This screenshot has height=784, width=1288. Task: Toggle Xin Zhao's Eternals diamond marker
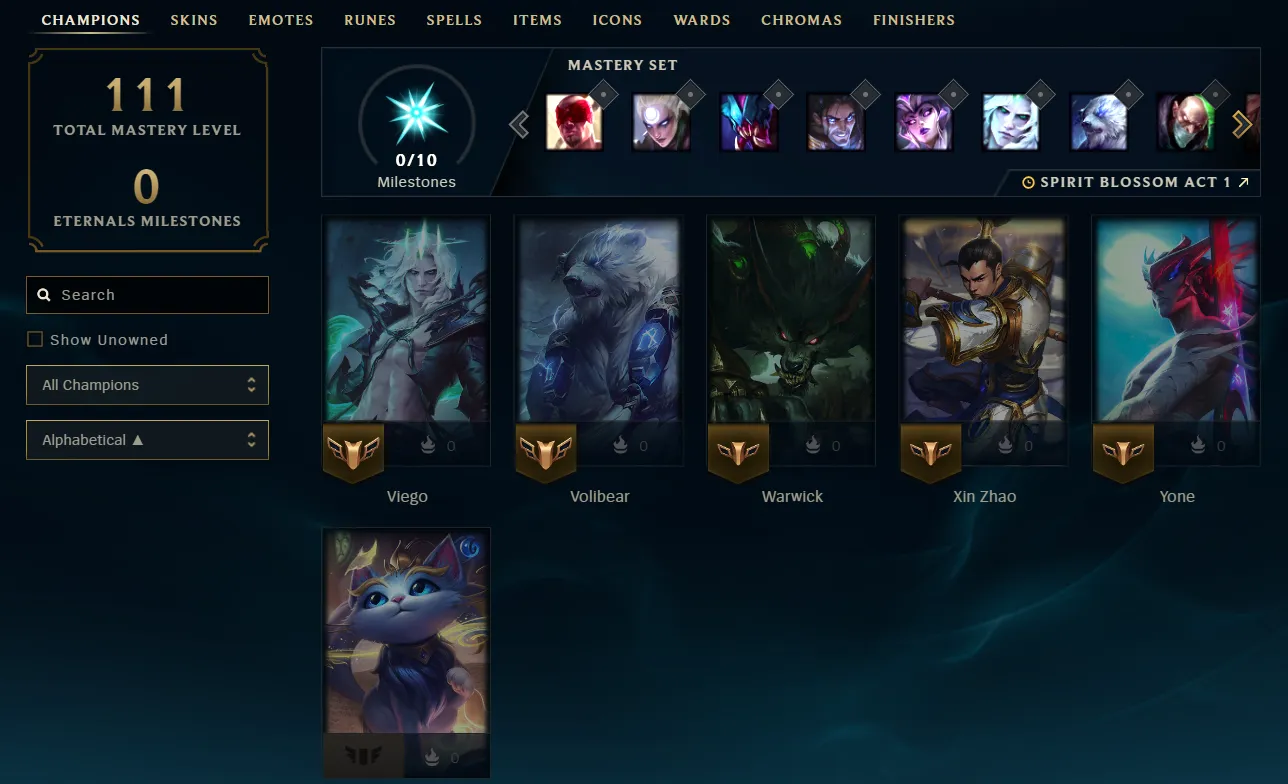(1007, 446)
